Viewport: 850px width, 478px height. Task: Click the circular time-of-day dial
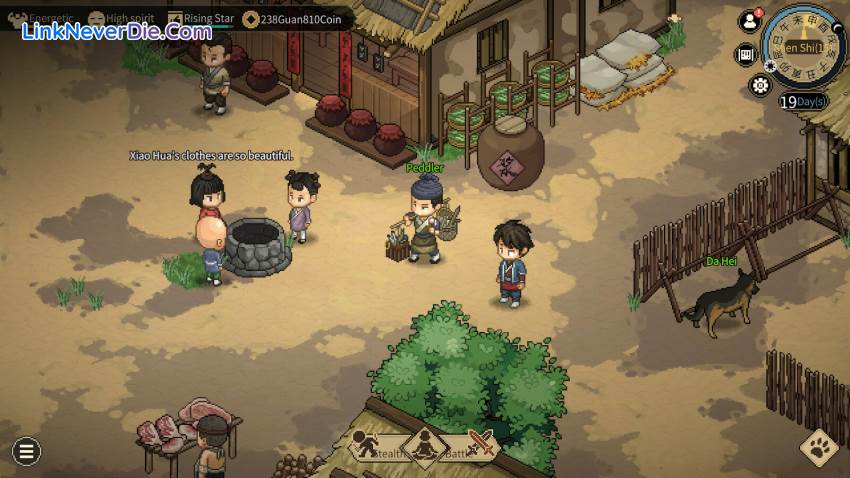click(803, 46)
